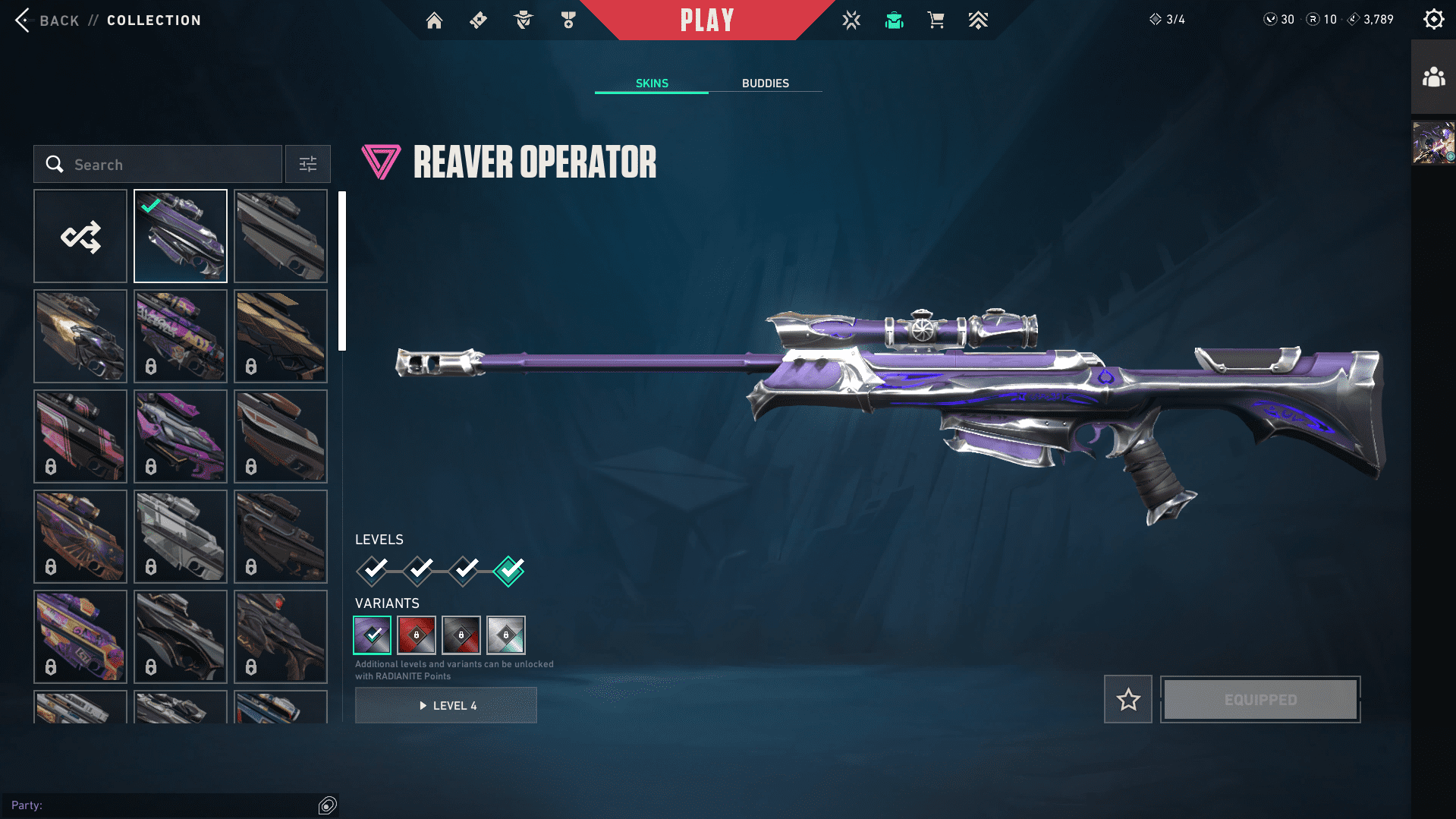The width and height of the screenshot is (1456, 819).
Task: Click the red PLAY button
Action: tap(706, 20)
